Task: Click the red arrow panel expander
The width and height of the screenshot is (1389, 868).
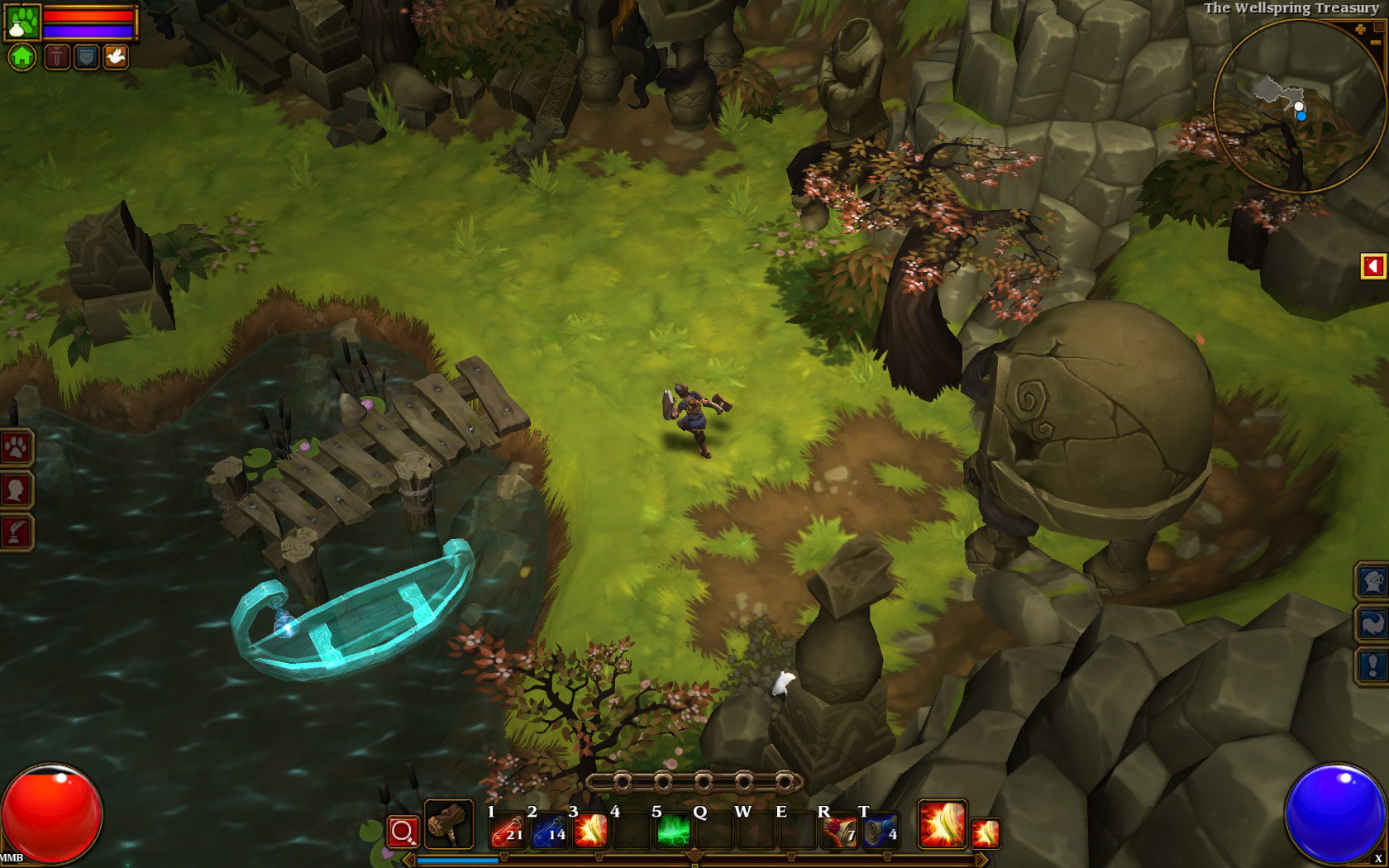Action: [x=1373, y=266]
